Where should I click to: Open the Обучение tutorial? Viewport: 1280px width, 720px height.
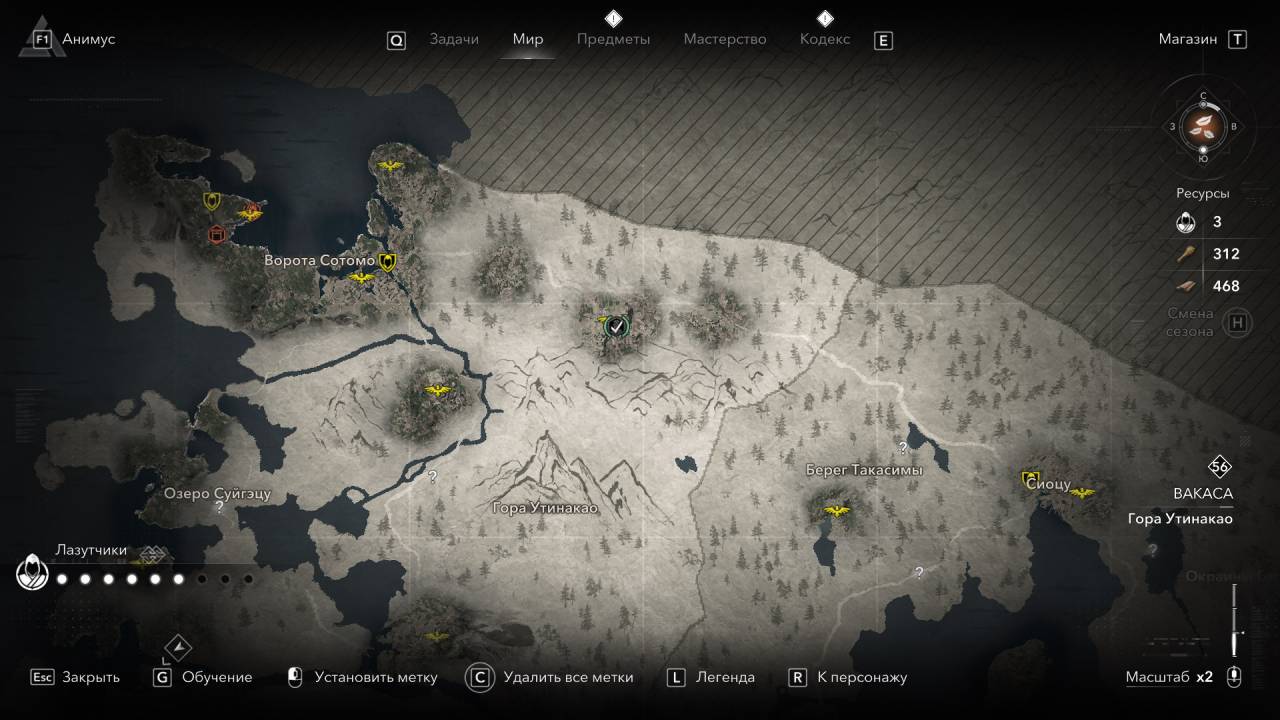(217, 677)
